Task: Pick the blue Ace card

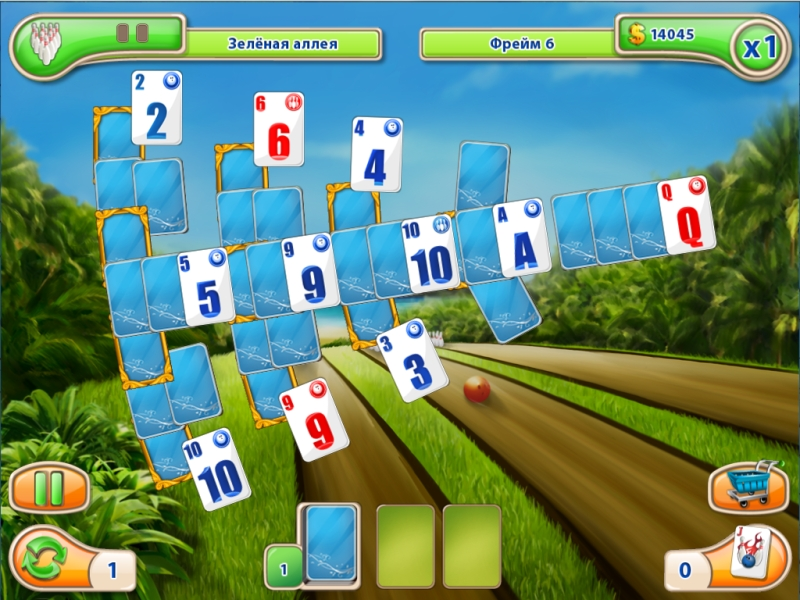Action: [522, 240]
